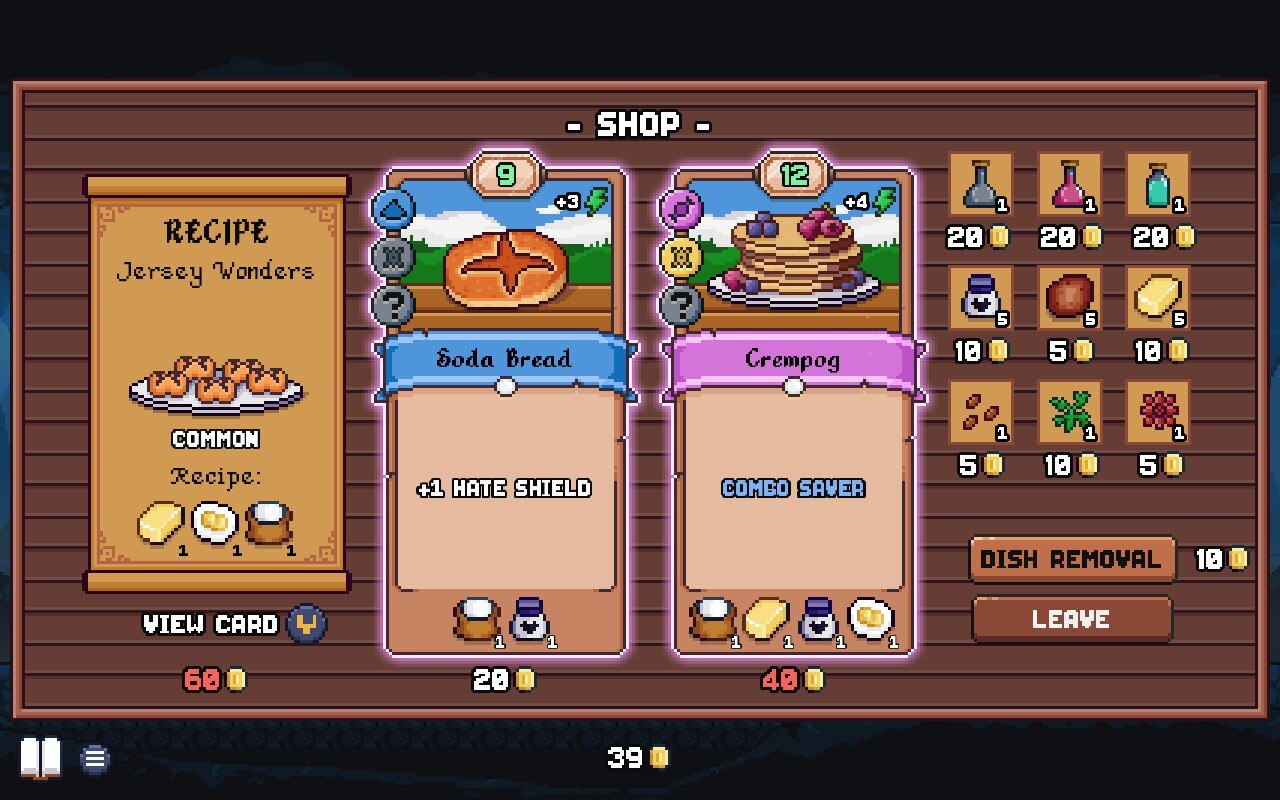This screenshot has width=1280, height=800.
Task: Buy the meat ingredient
Action: click(x=1069, y=299)
